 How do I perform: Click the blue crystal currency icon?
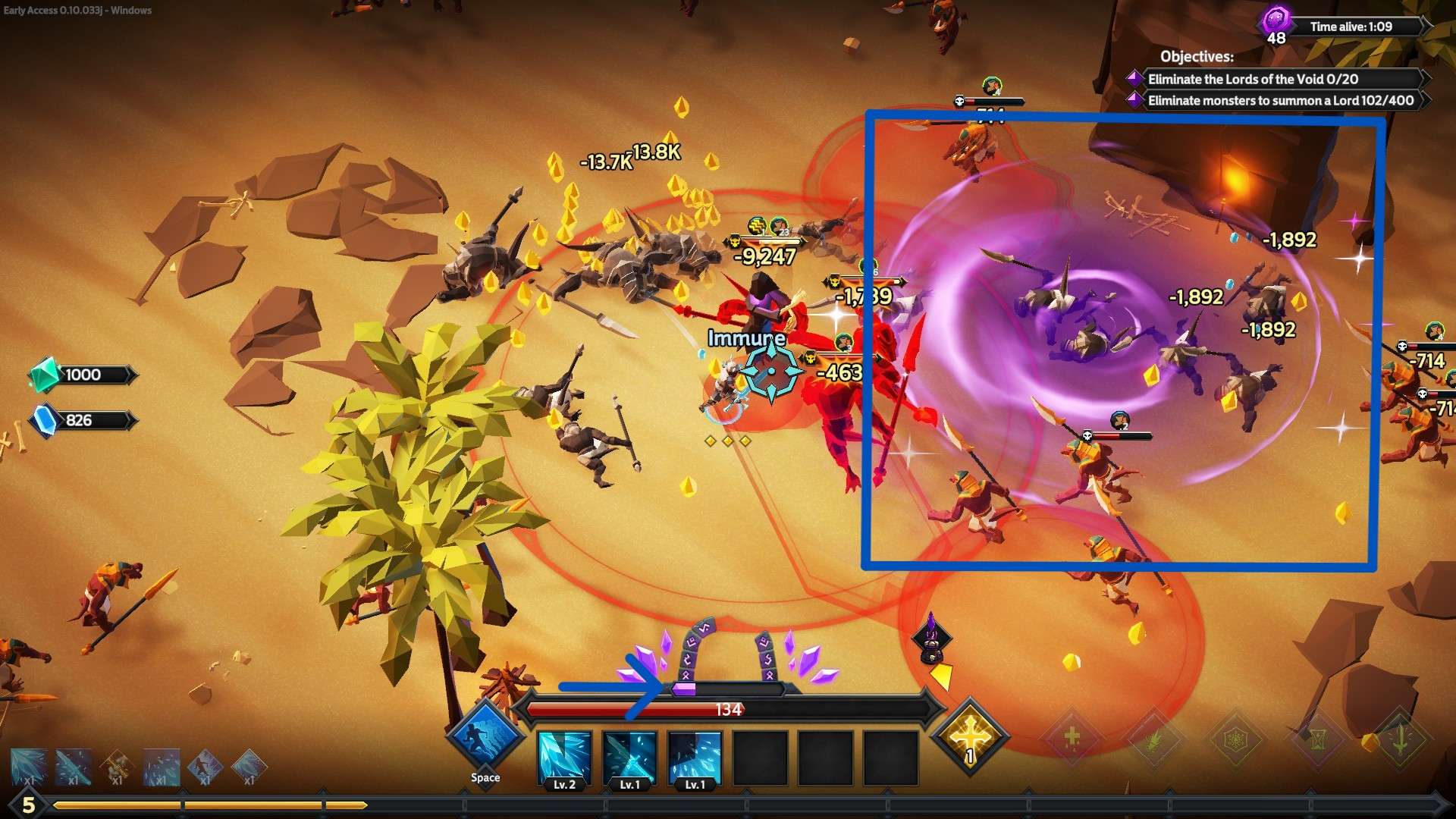44,420
